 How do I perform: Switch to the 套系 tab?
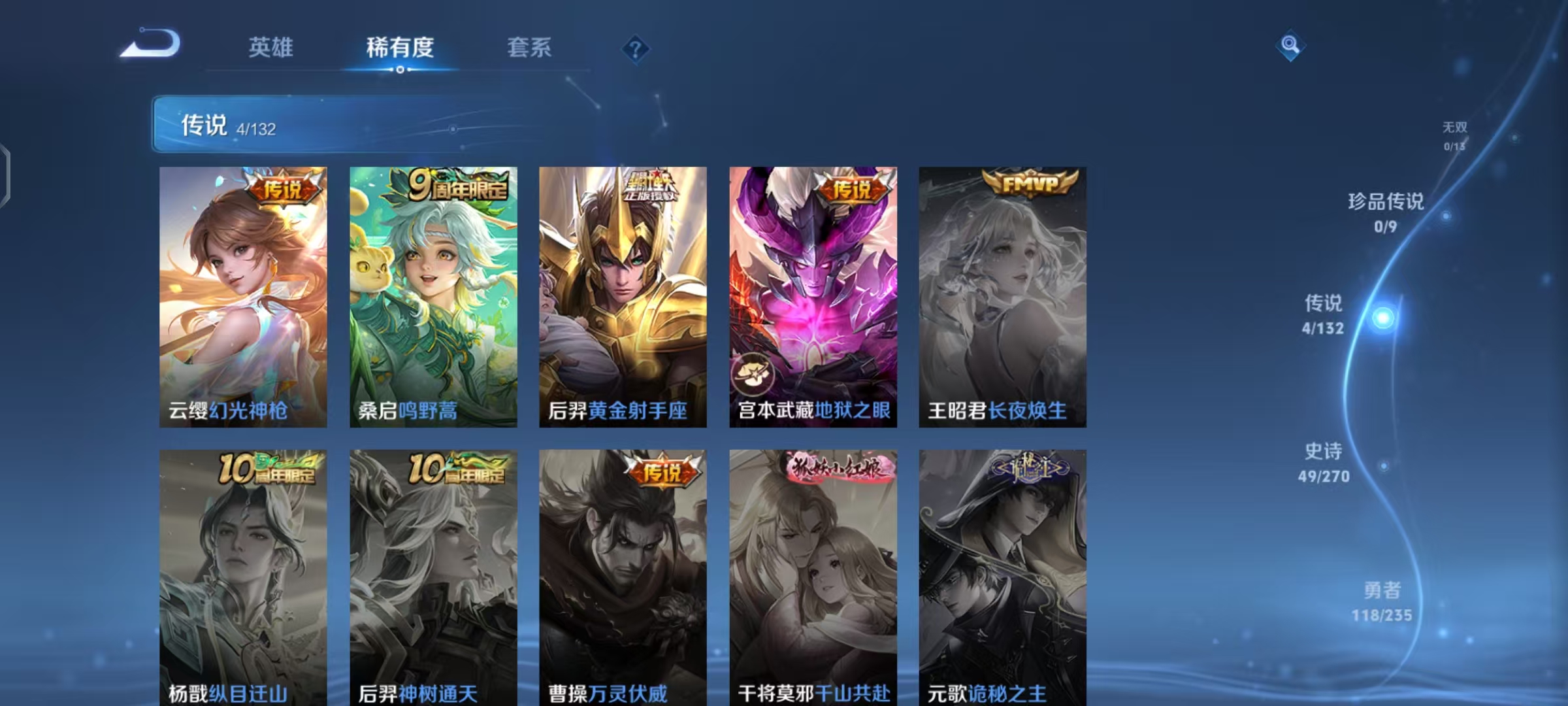(529, 47)
